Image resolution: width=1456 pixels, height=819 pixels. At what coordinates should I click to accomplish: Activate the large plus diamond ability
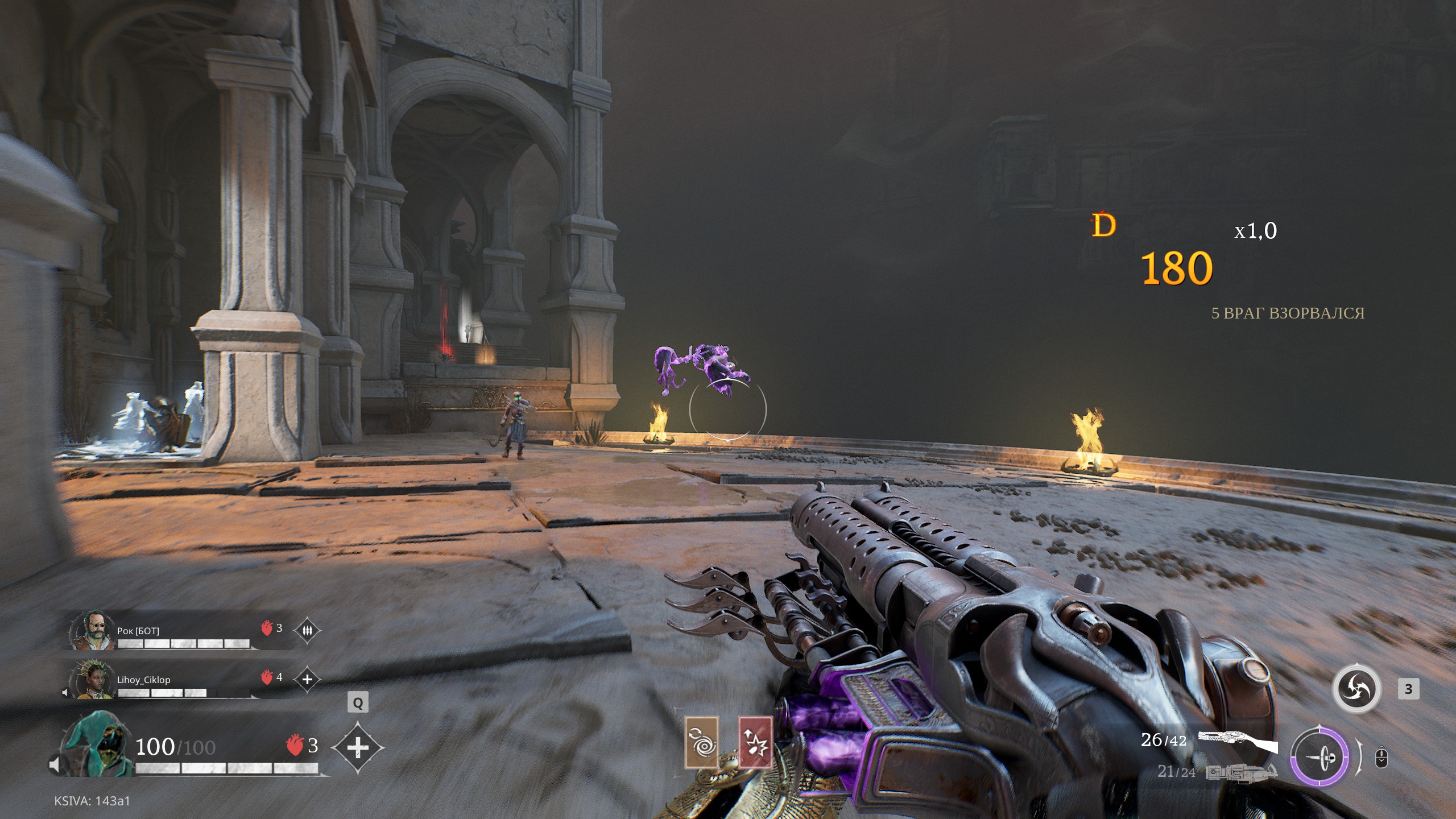tap(357, 747)
